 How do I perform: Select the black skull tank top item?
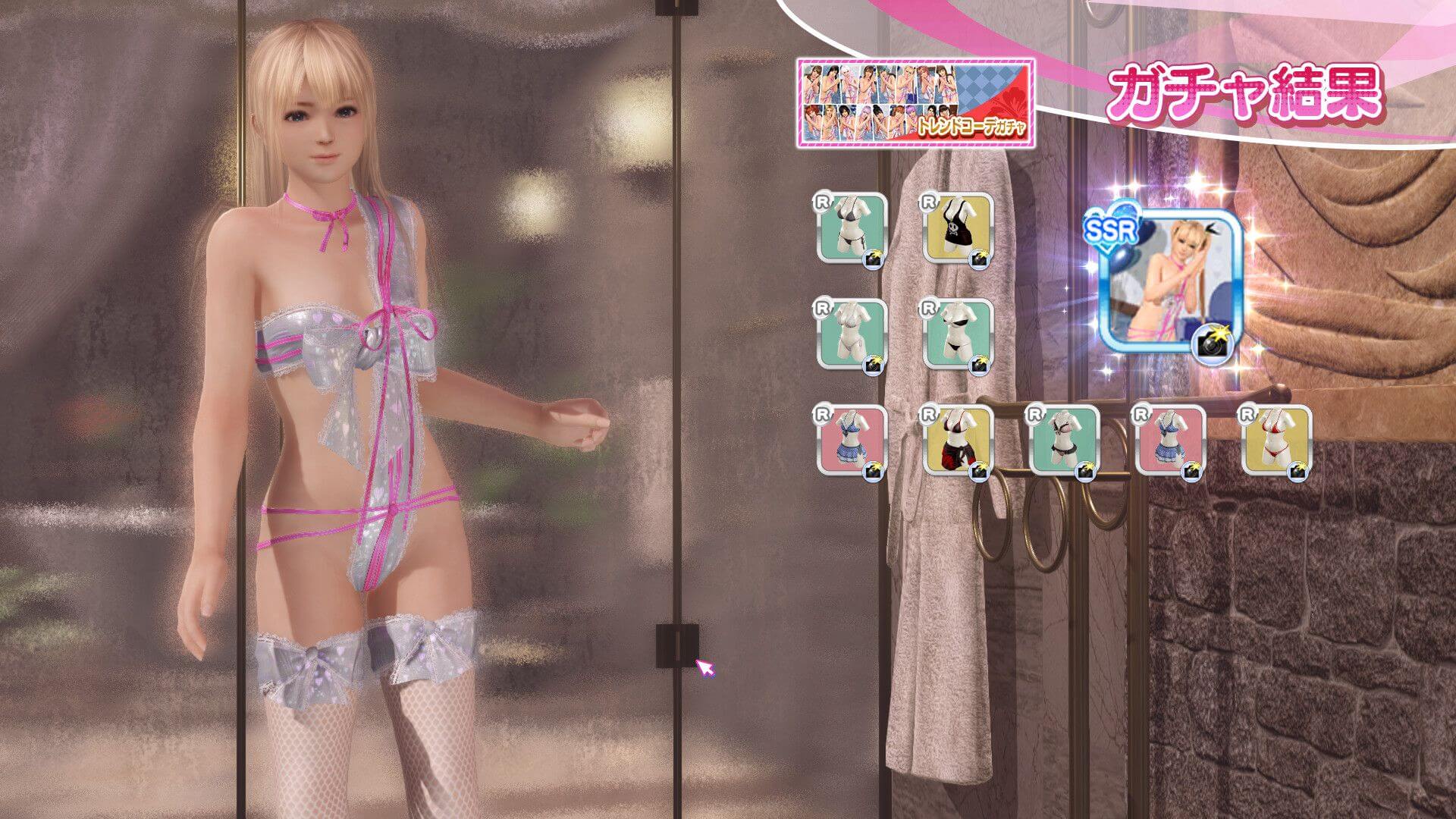point(958,229)
